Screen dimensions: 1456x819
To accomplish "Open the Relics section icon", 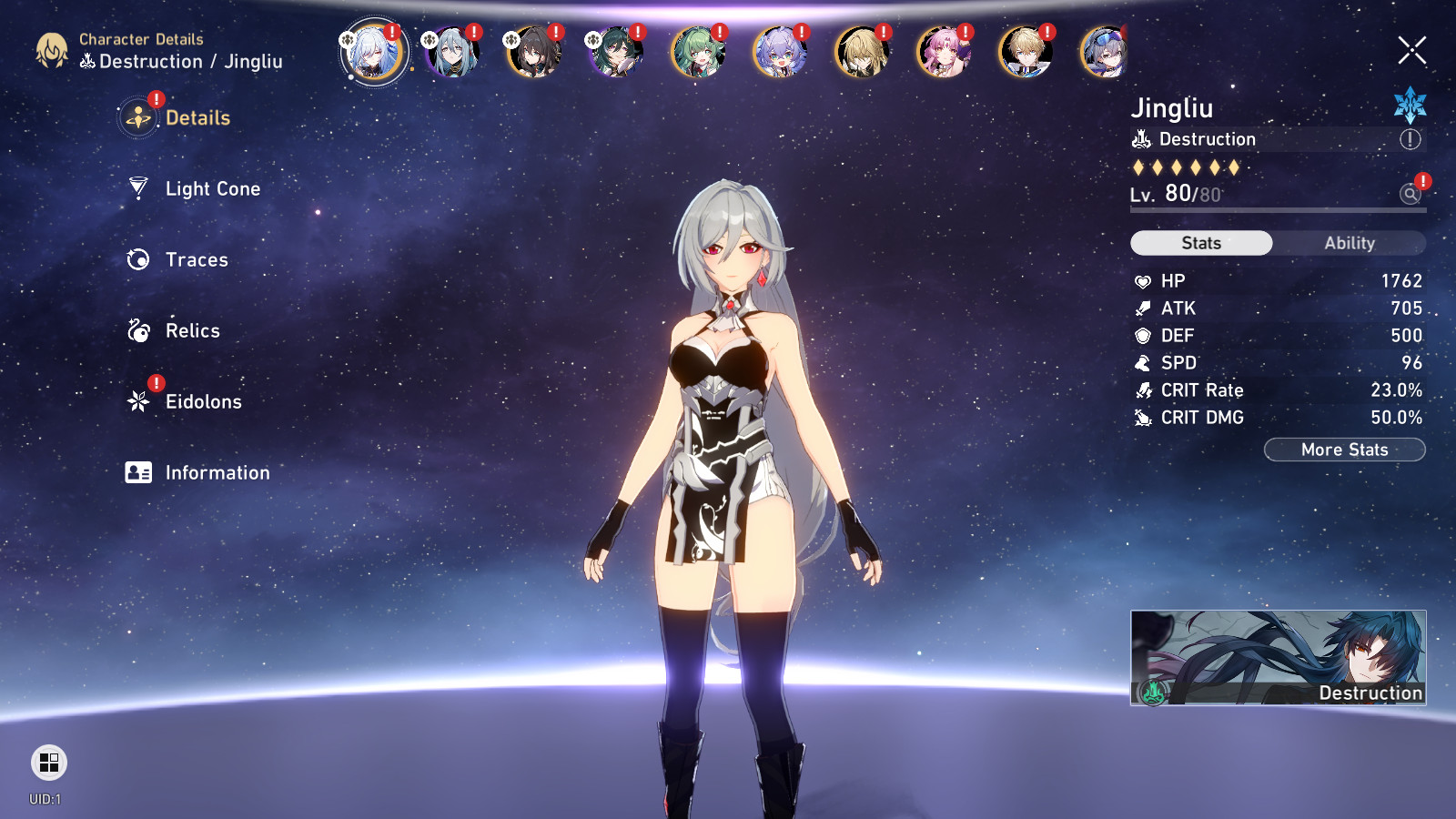I will click(x=137, y=330).
